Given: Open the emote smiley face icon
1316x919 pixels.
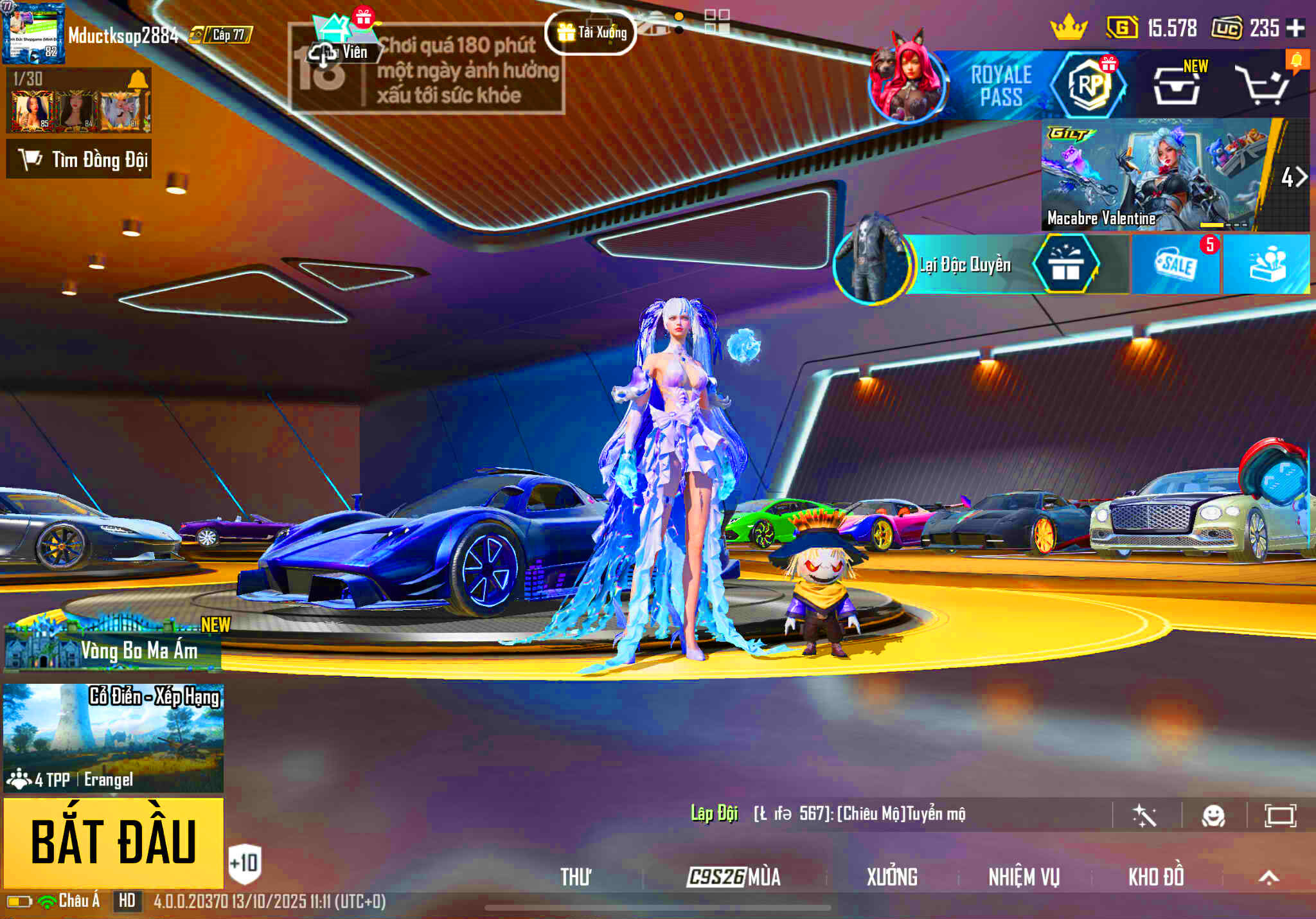Looking at the screenshot, I should [1213, 816].
